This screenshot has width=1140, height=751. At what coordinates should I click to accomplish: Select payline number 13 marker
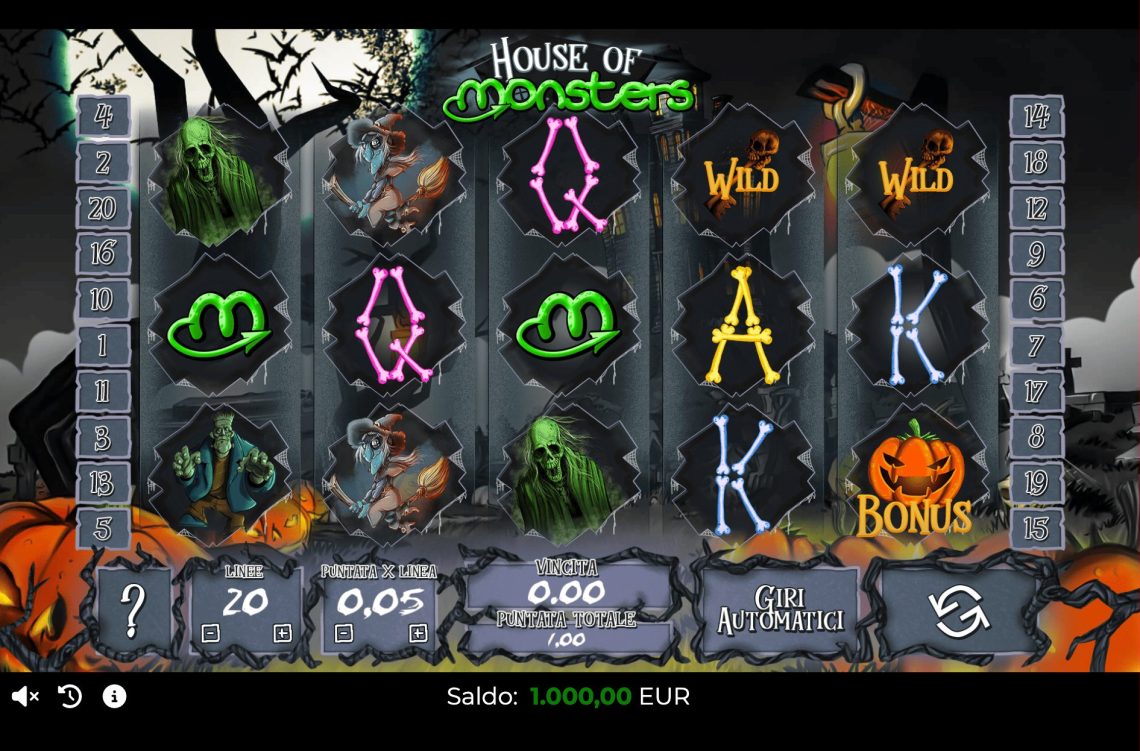pos(103,484)
